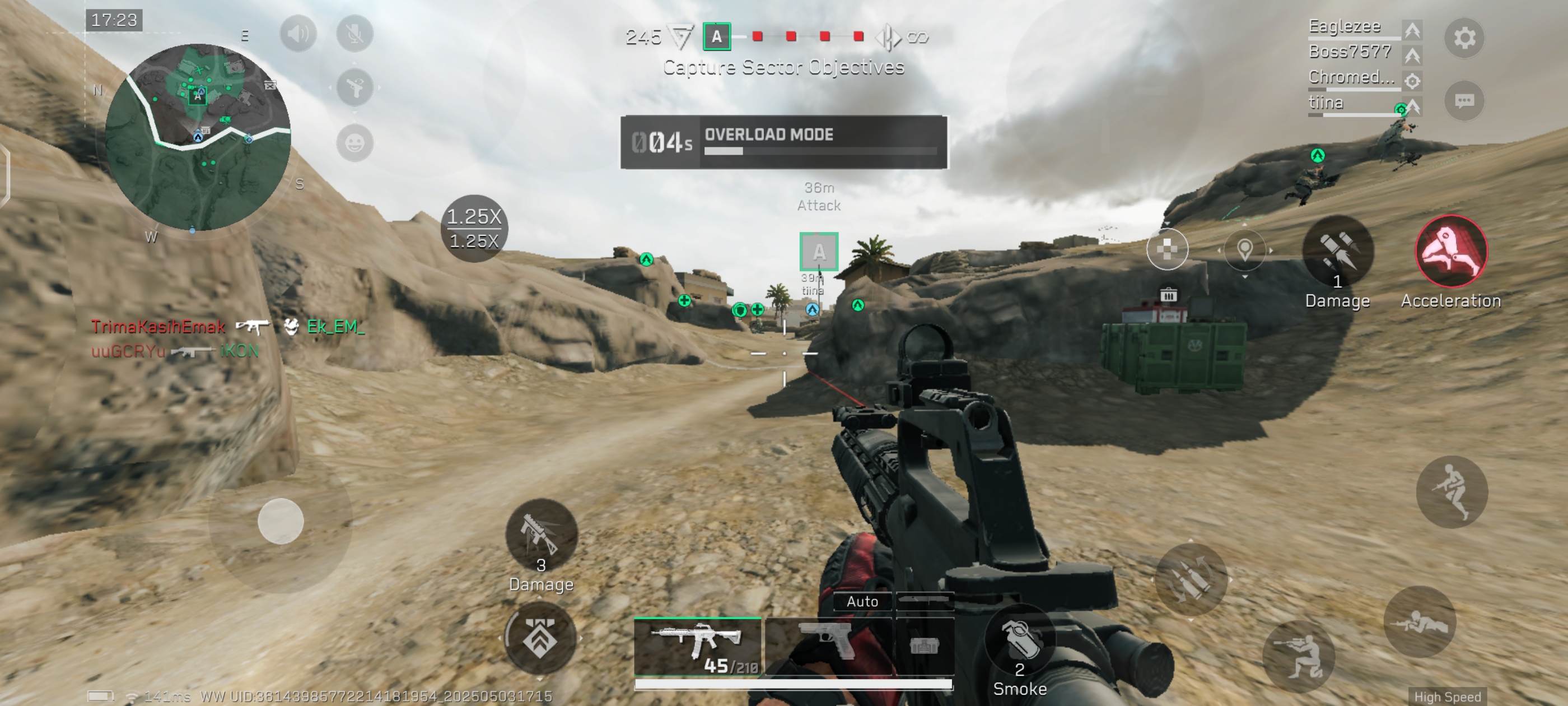Change the 1.25X scope zoom
This screenshot has height=706, width=1568.
click(474, 229)
